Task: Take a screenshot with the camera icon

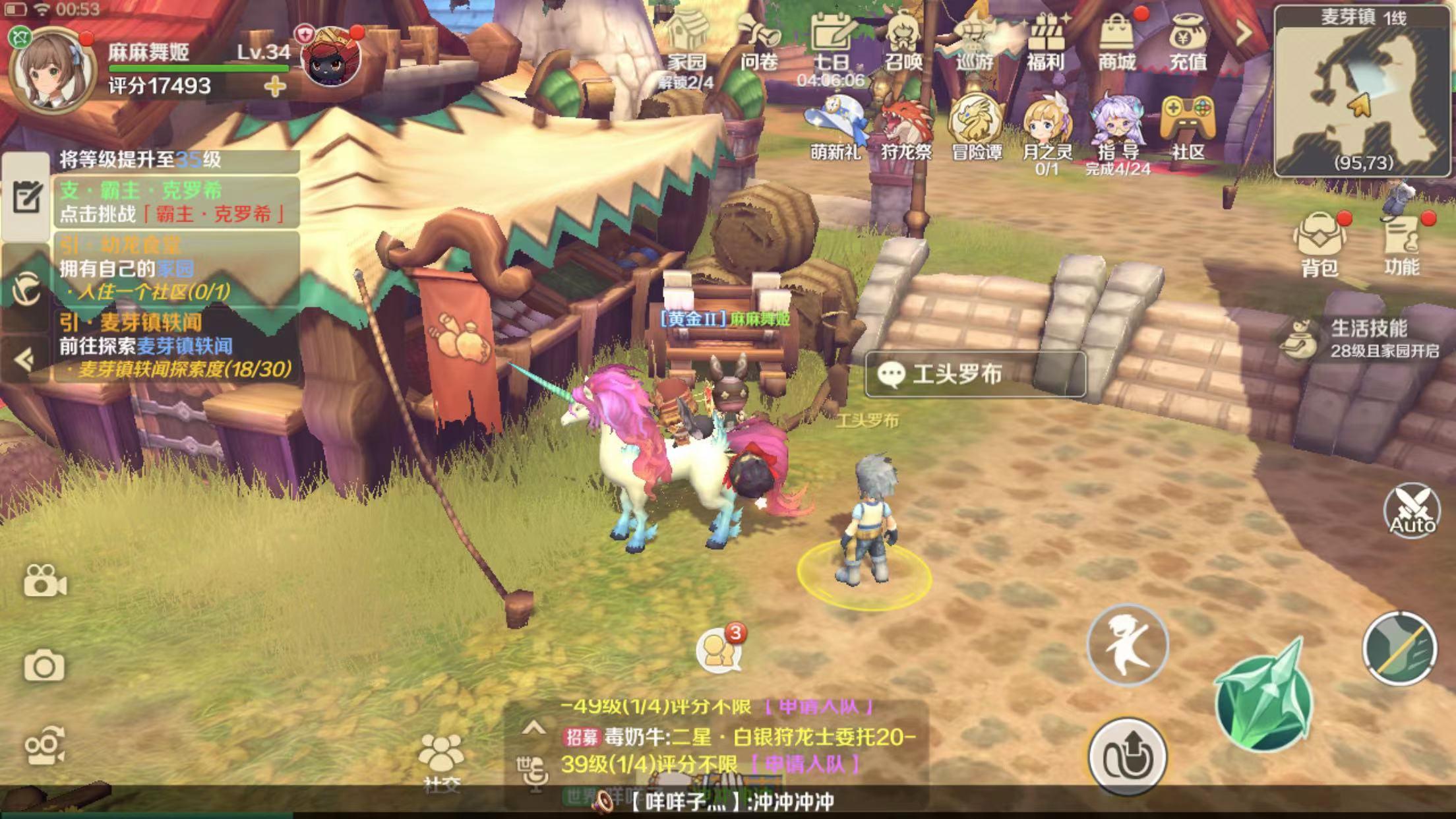Action: [44, 667]
